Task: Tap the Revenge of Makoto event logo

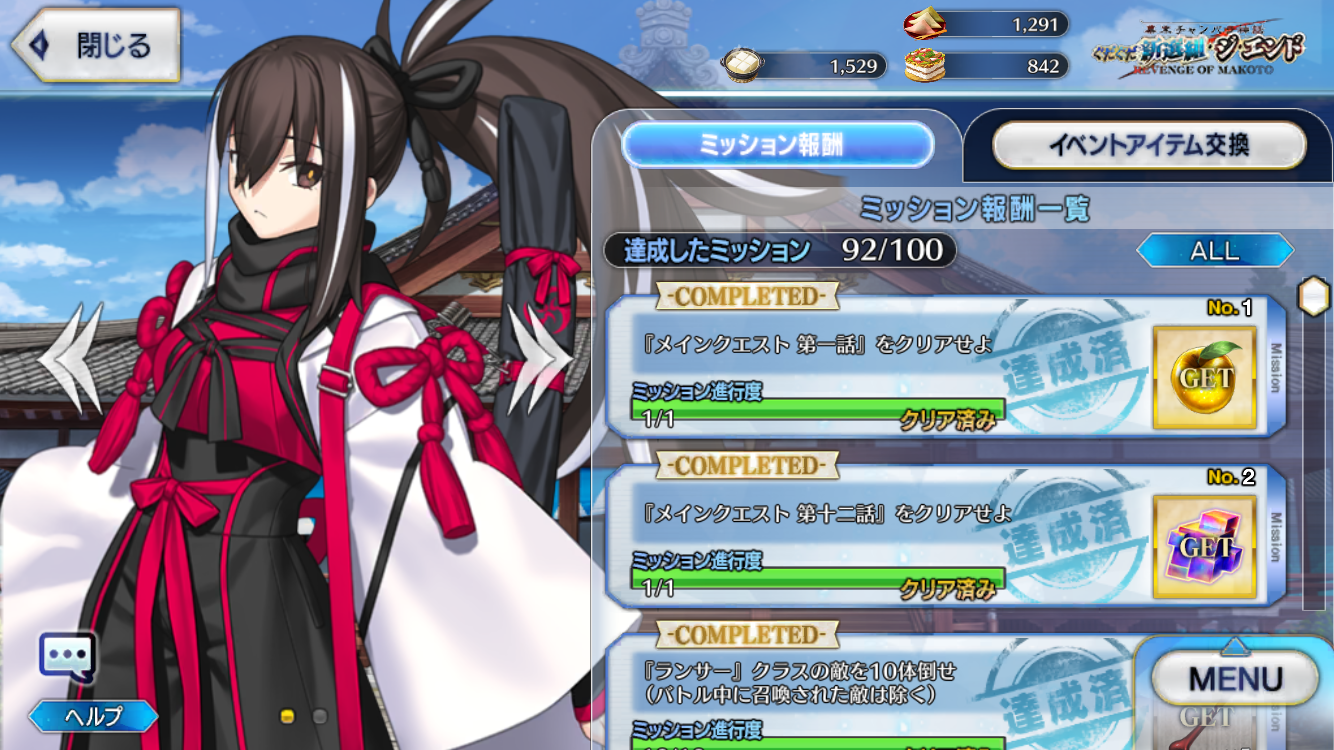Action: pos(1202,46)
